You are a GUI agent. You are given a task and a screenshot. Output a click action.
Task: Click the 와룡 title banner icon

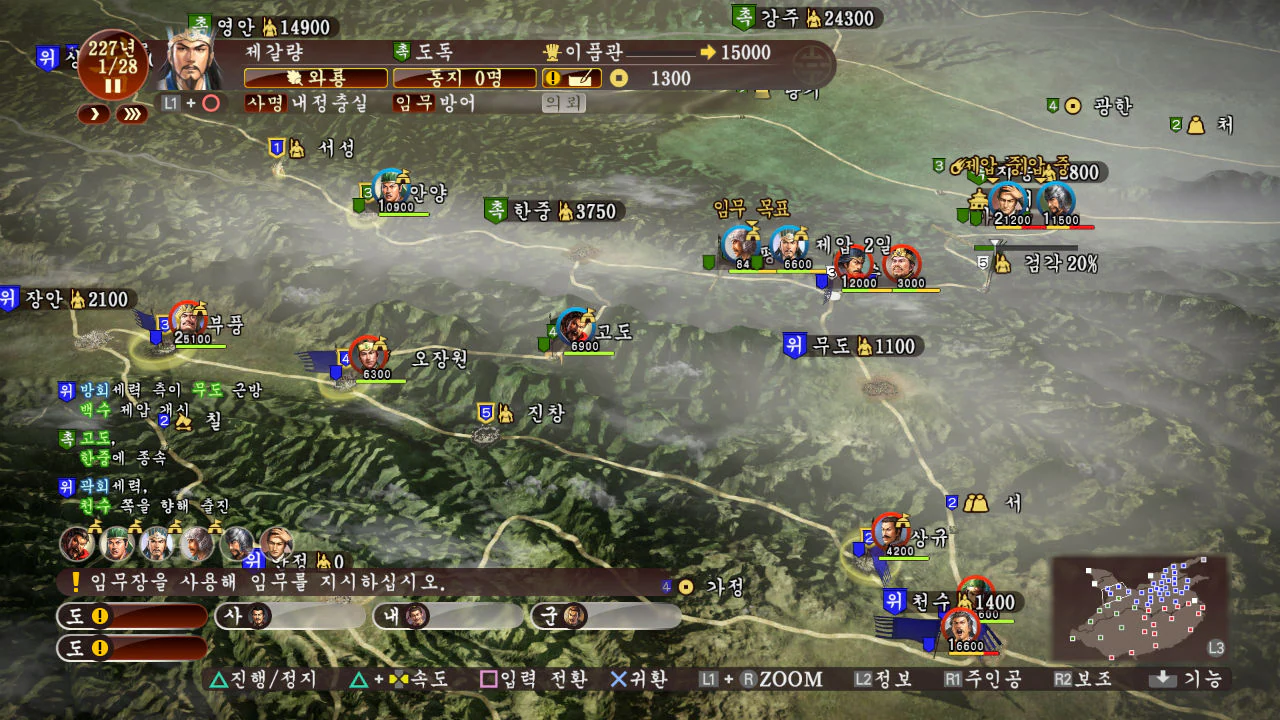[314, 77]
